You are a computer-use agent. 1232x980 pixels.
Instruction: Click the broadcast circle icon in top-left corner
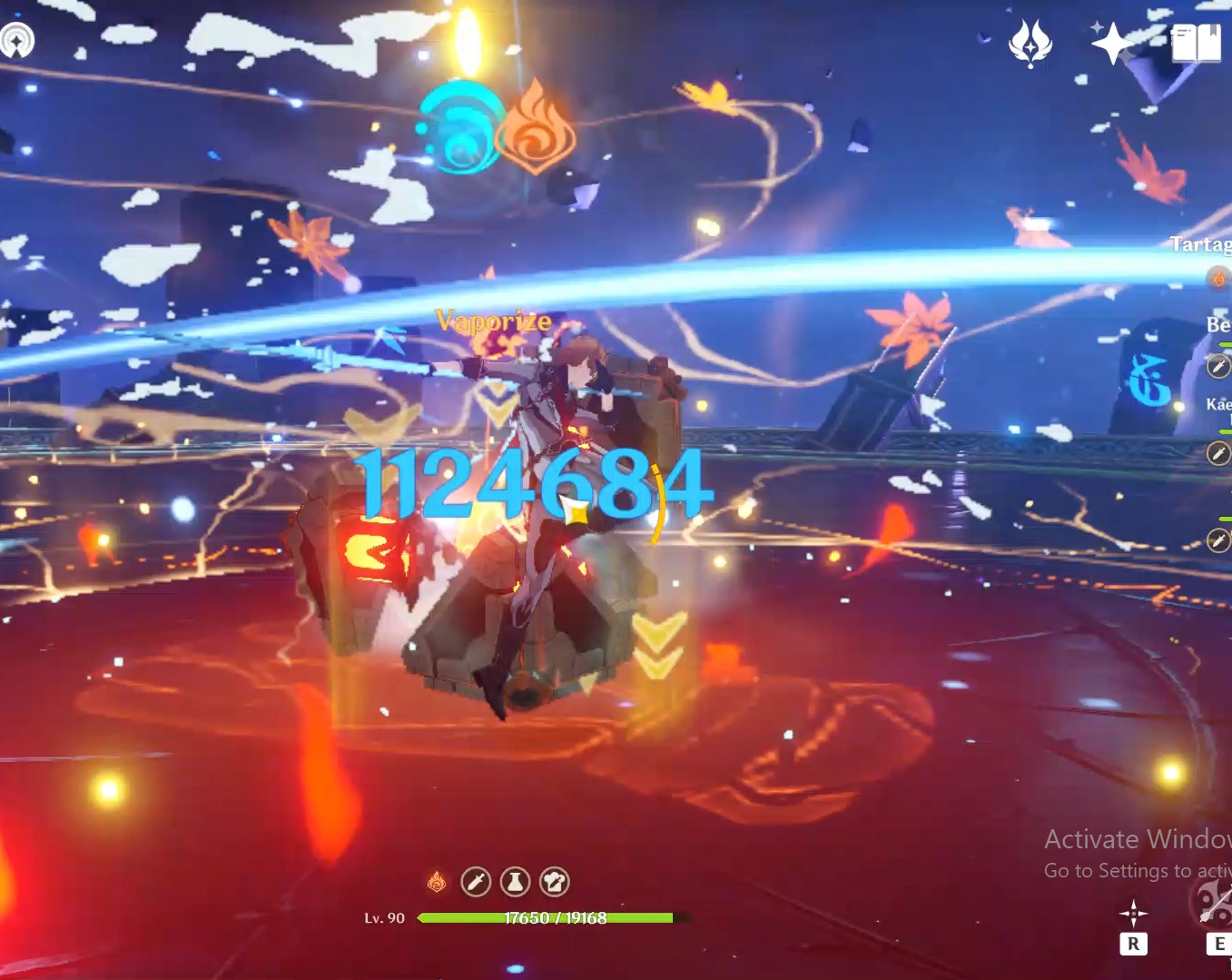[x=18, y=41]
